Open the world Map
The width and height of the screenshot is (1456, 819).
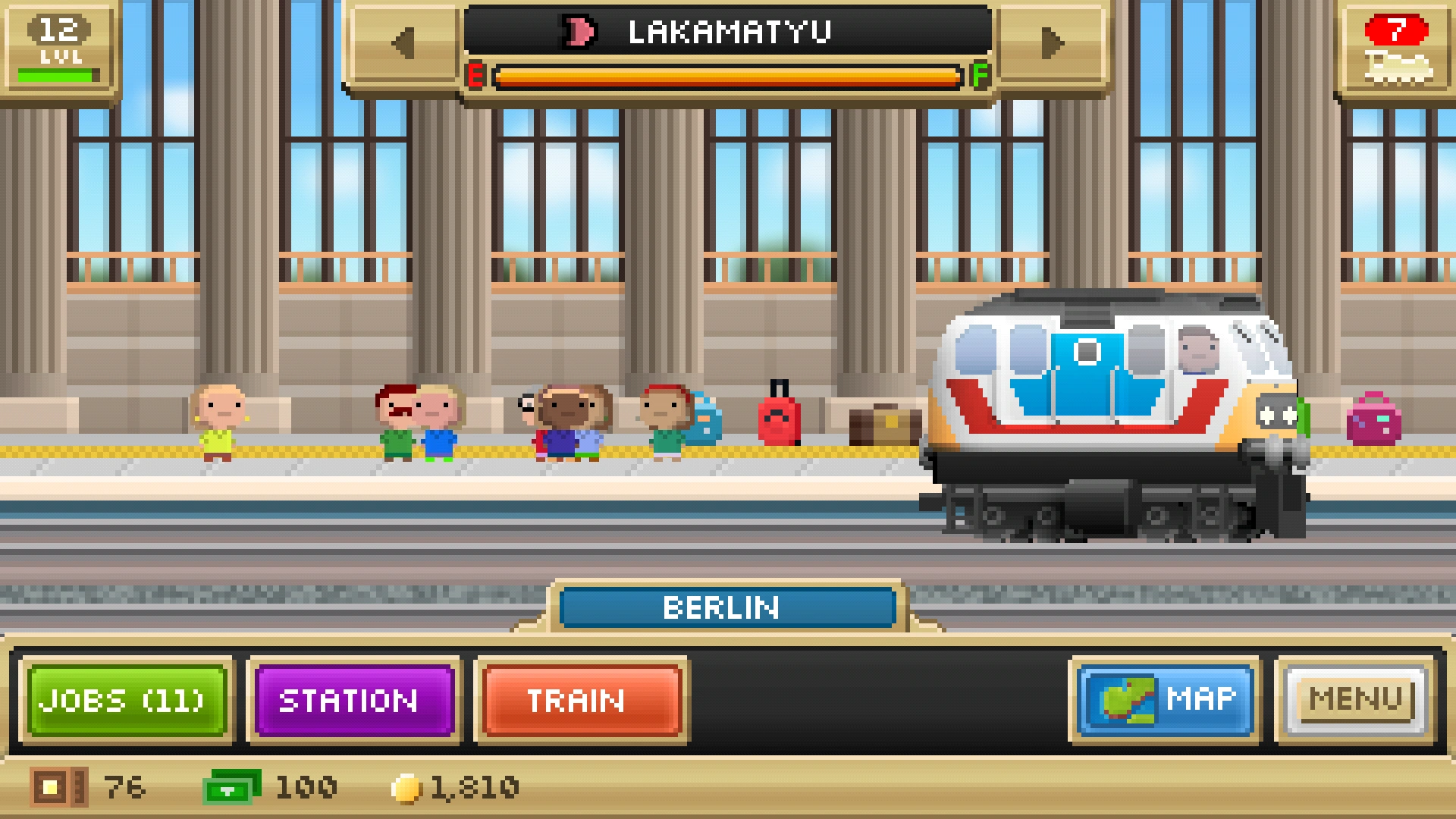(x=1166, y=700)
